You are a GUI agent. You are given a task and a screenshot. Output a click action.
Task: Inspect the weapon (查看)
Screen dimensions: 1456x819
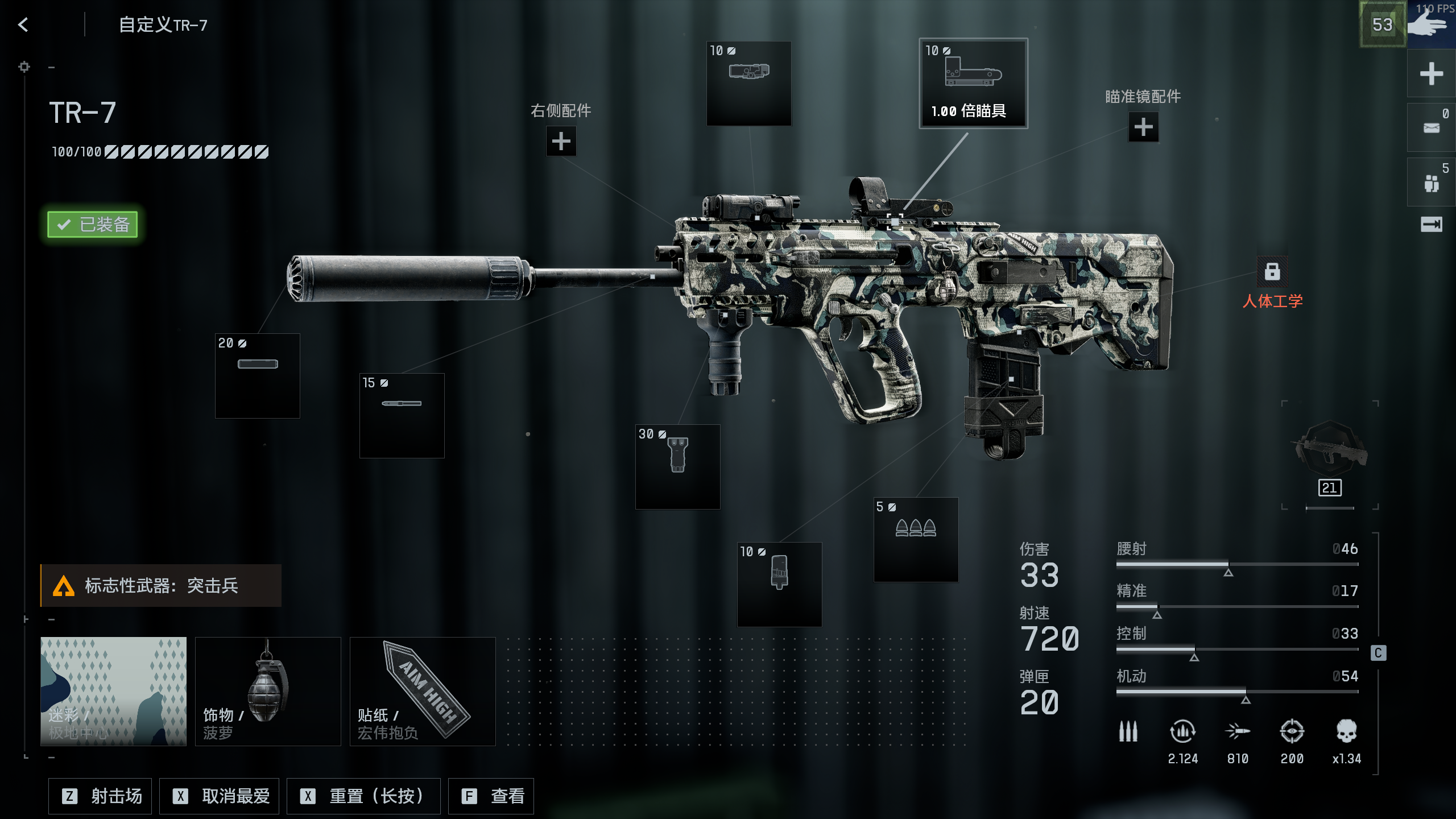491,796
